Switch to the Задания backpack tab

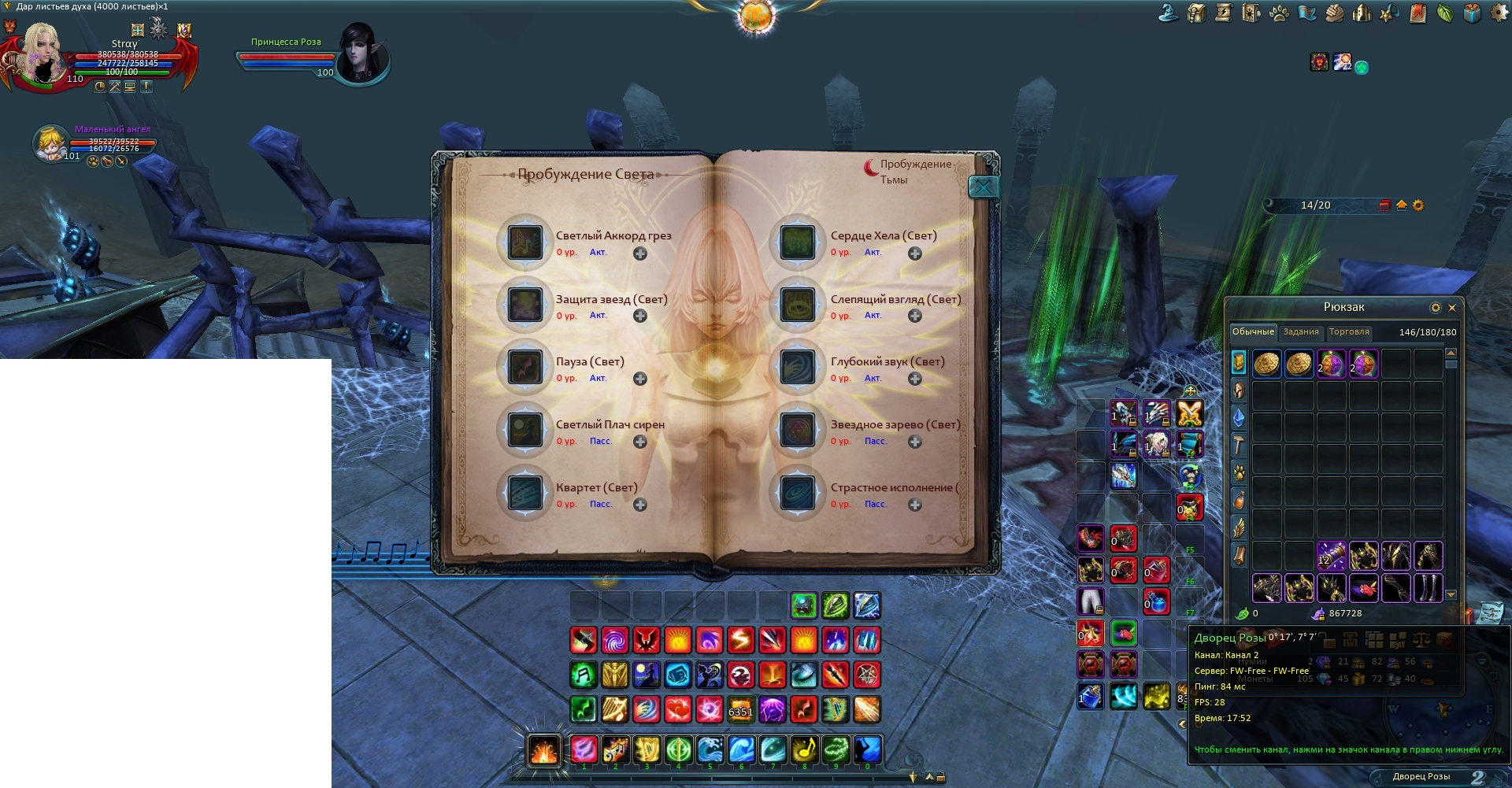coord(1300,332)
